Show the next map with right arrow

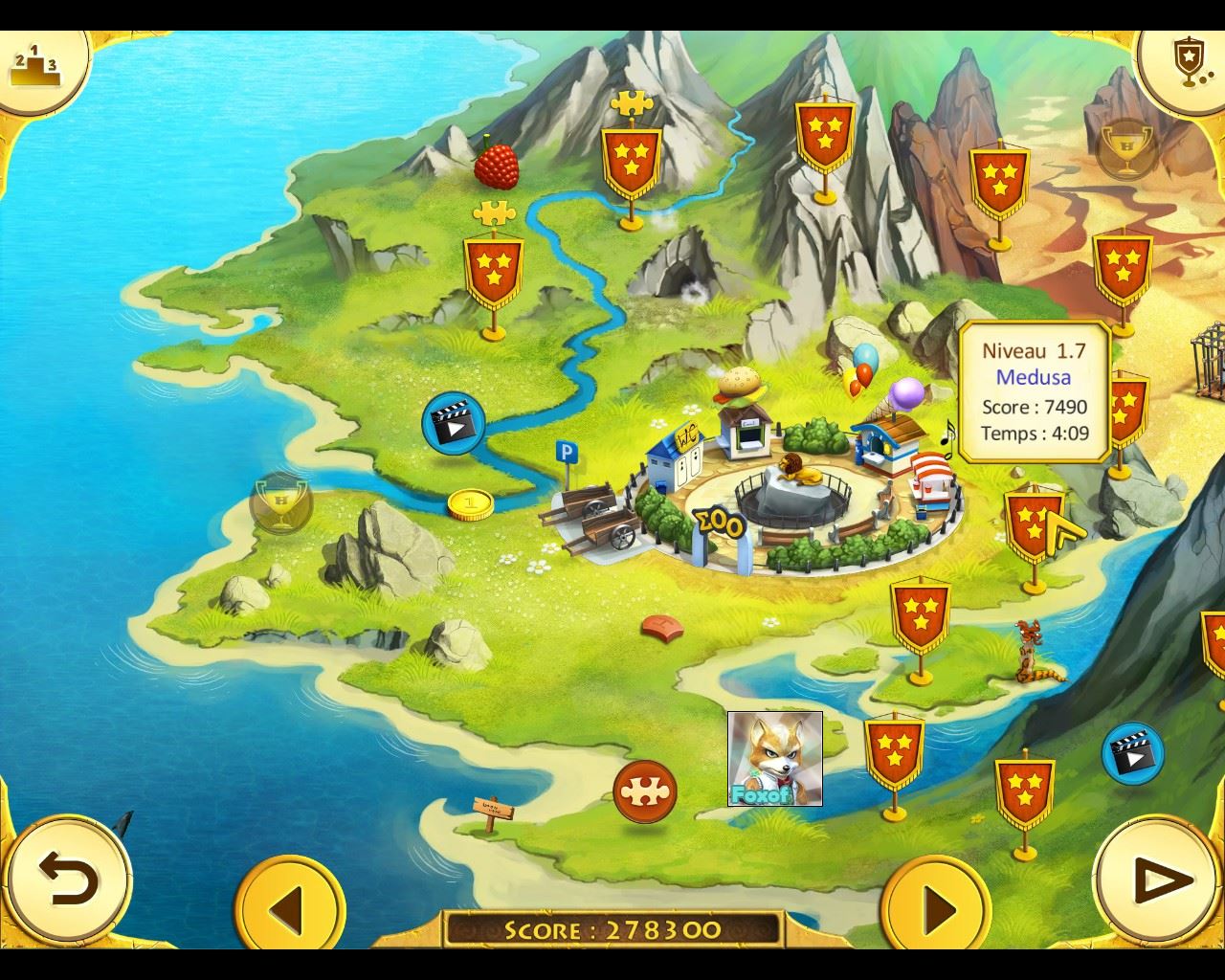(936, 906)
